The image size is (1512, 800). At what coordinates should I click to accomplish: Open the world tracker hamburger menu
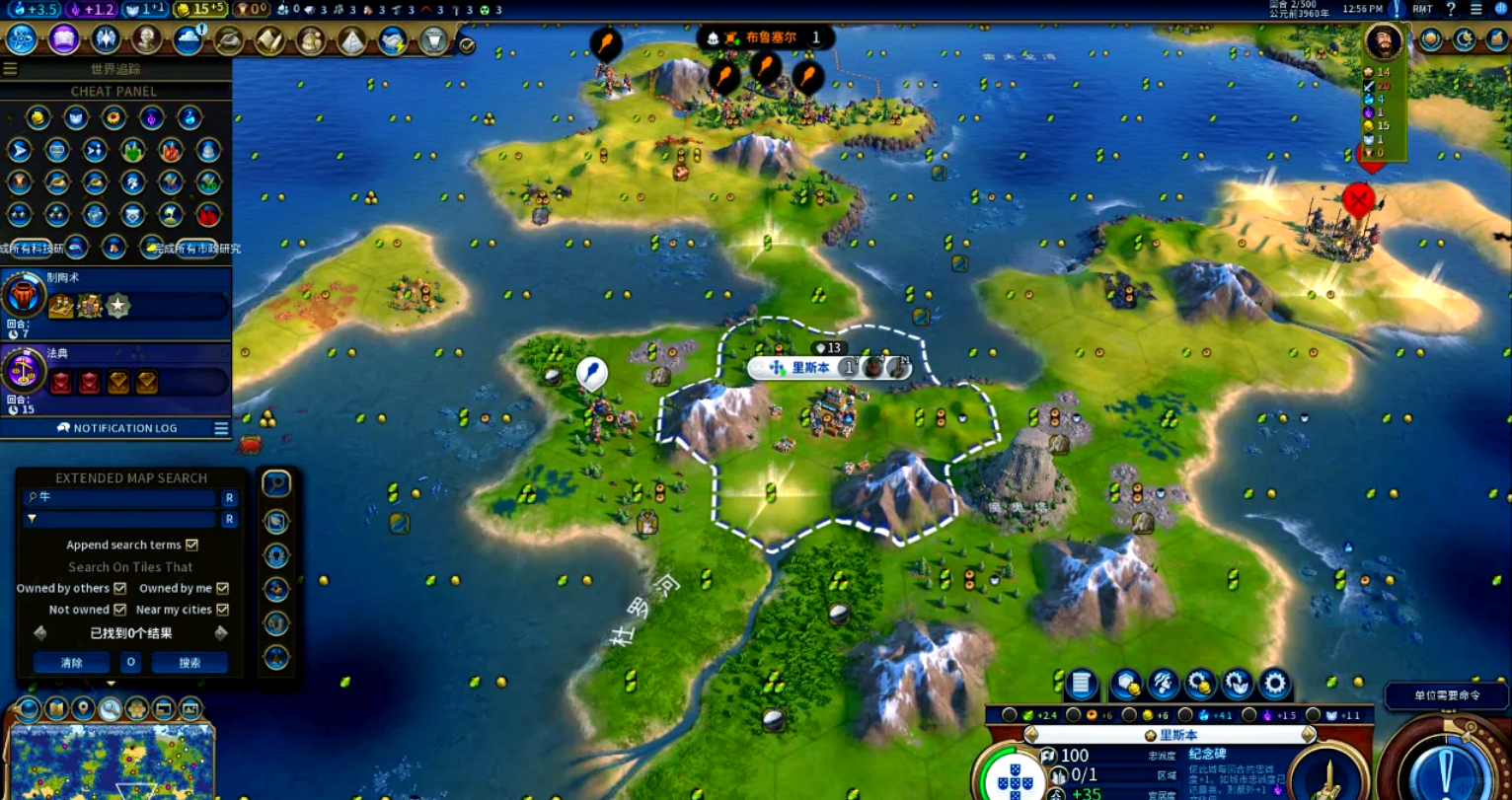coord(10,69)
